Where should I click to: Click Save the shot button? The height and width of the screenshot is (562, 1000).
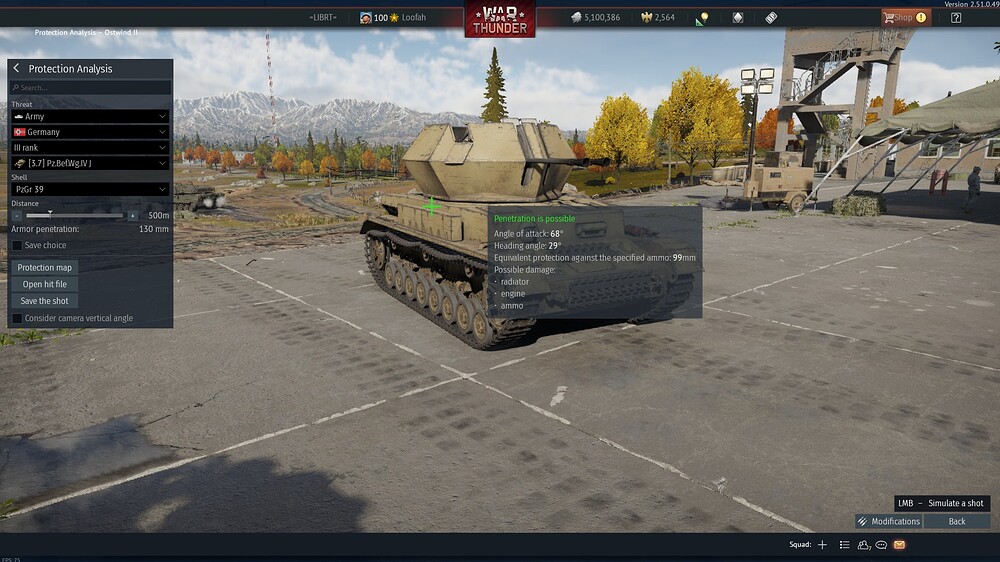(45, 301)
